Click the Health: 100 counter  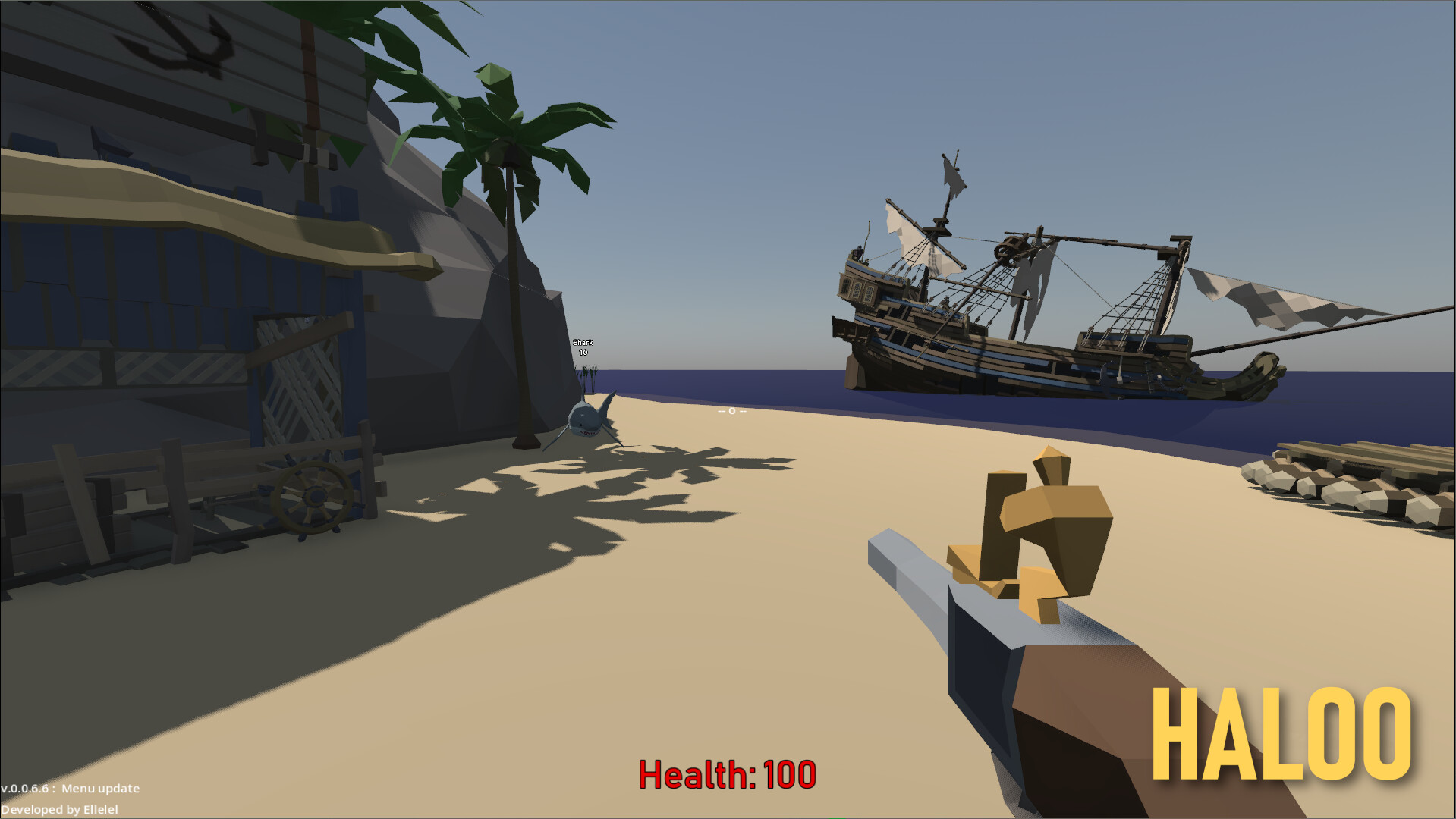click(x=726, y=773)
